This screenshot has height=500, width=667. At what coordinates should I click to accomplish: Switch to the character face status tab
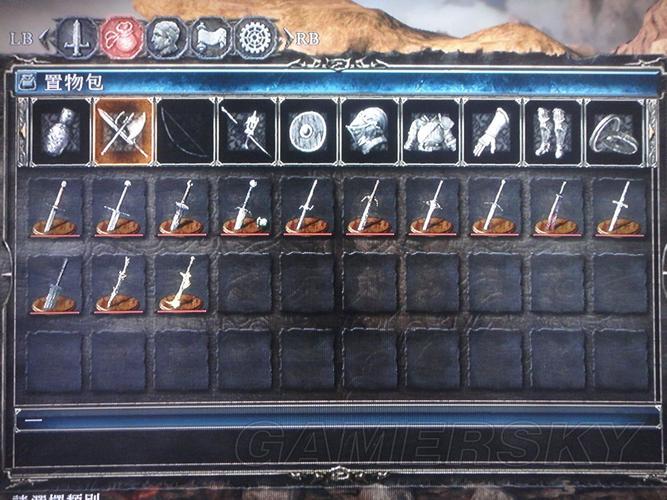(163, 38)
